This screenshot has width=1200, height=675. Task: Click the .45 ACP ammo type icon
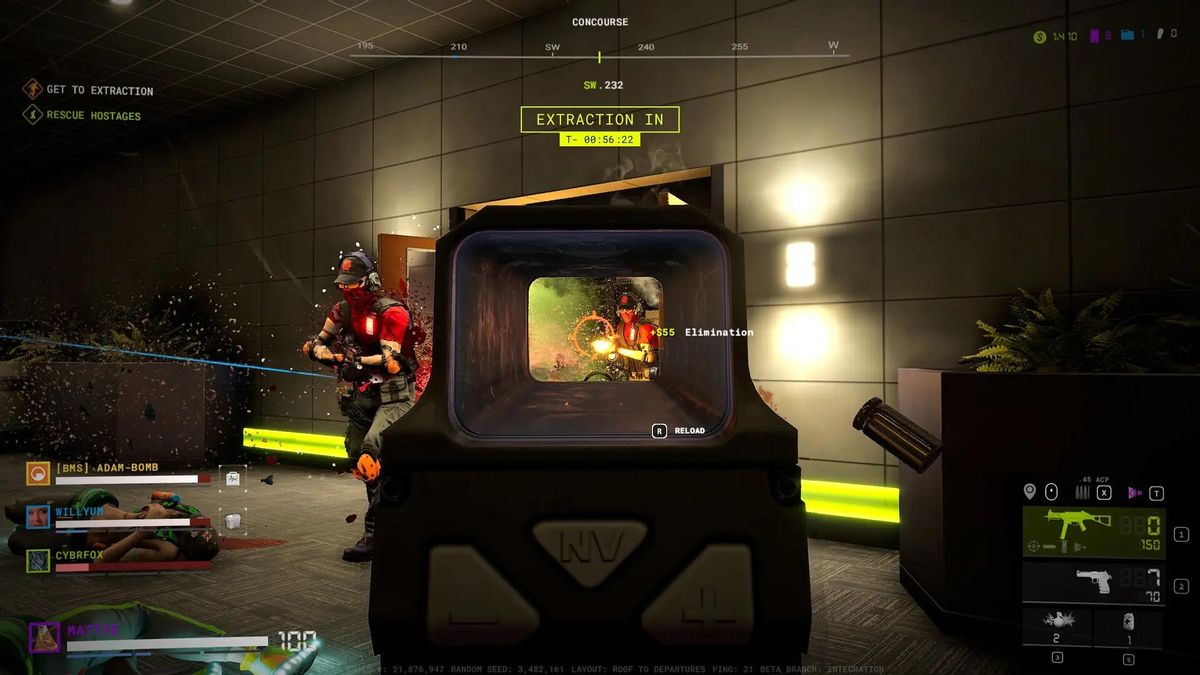click(1081, 492)
